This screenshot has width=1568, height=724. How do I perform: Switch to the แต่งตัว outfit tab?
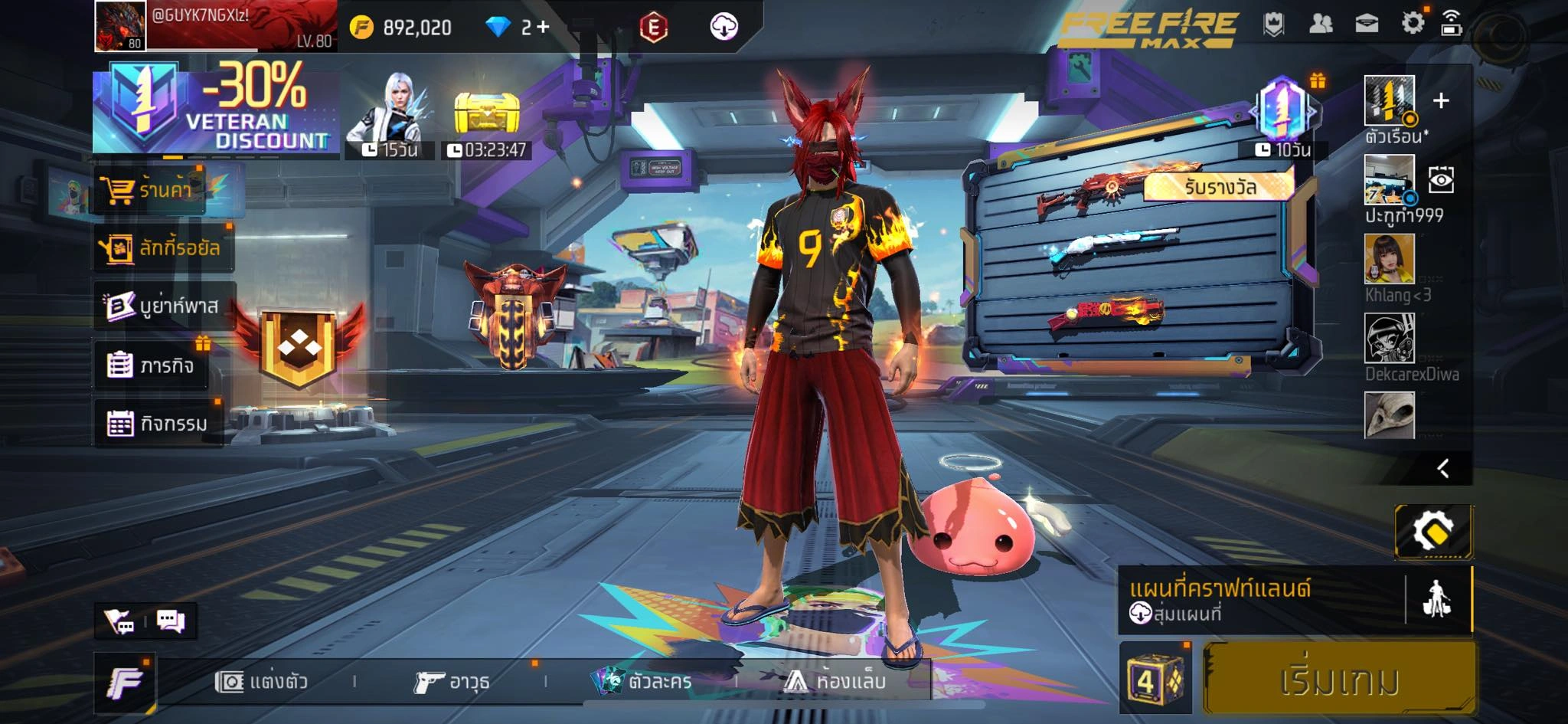262,680
